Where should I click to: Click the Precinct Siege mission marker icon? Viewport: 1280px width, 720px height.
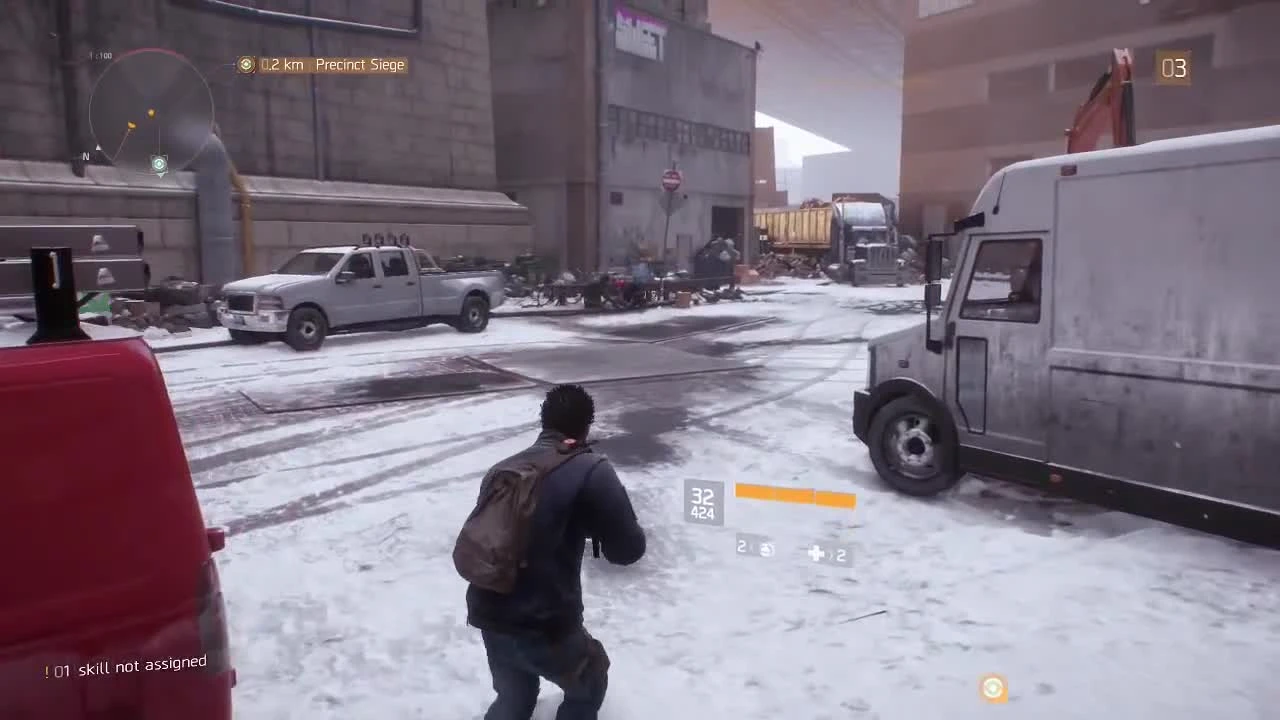(246, 65)
